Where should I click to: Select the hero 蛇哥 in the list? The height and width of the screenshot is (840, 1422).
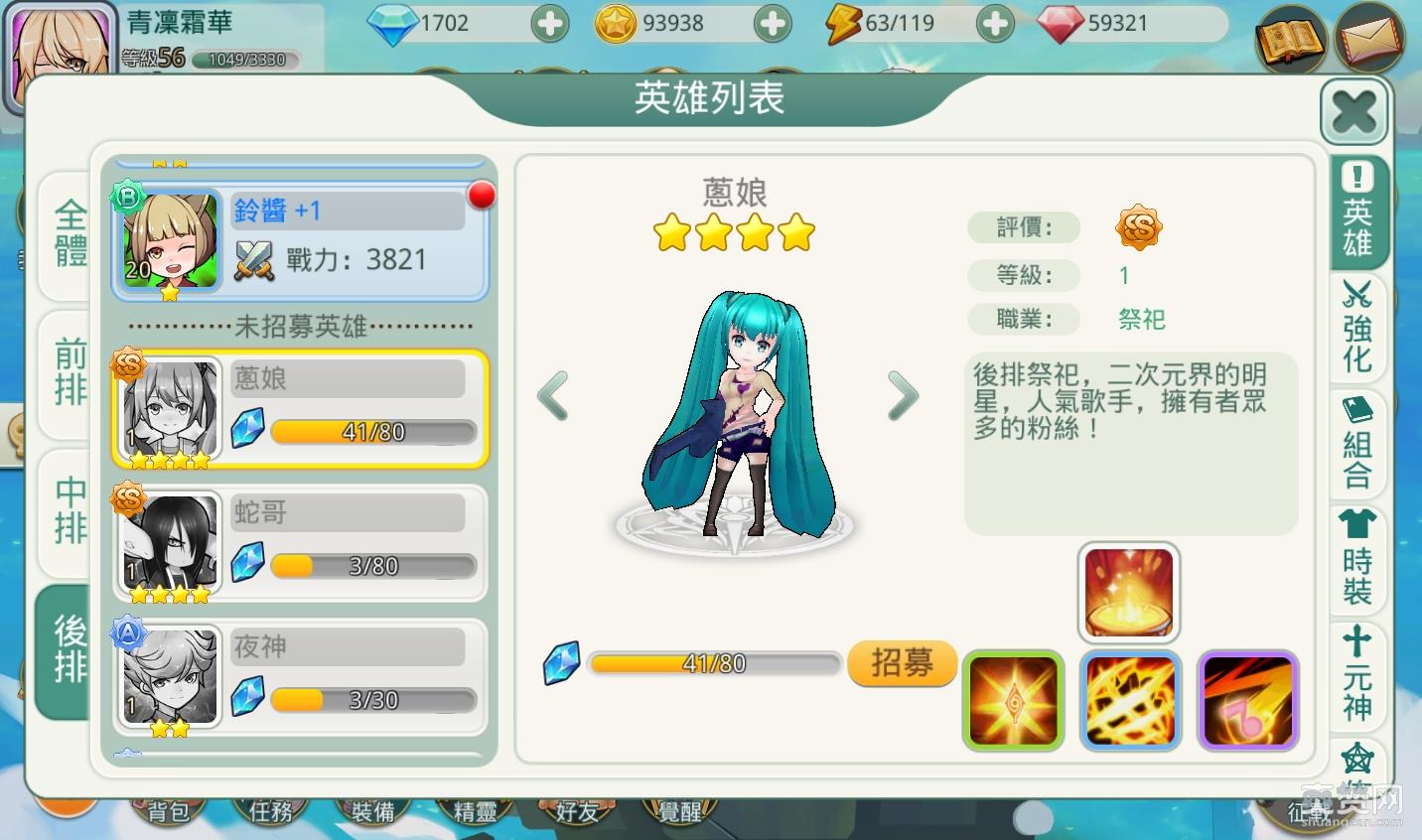298,541
